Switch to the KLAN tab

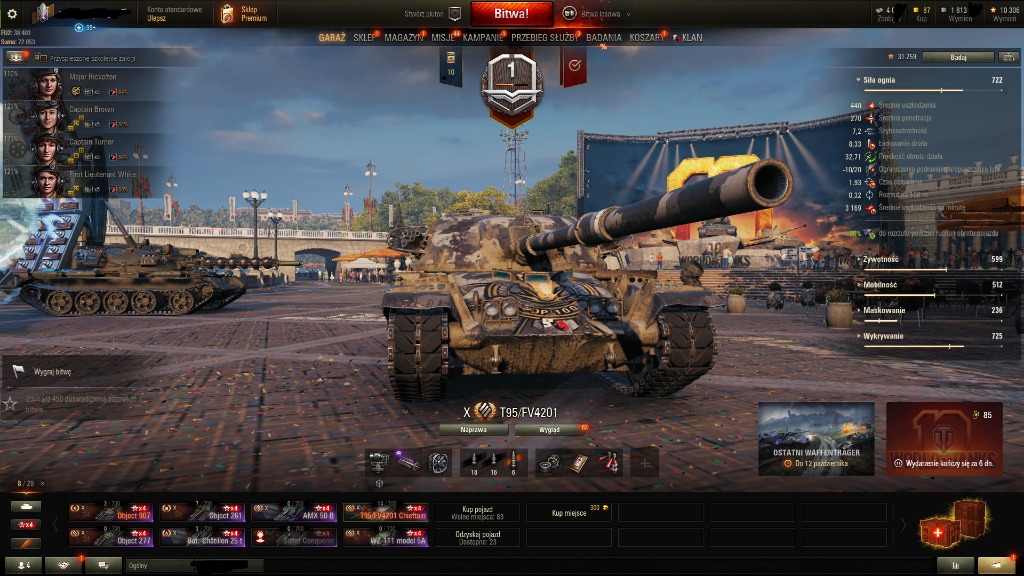point(691,38)
